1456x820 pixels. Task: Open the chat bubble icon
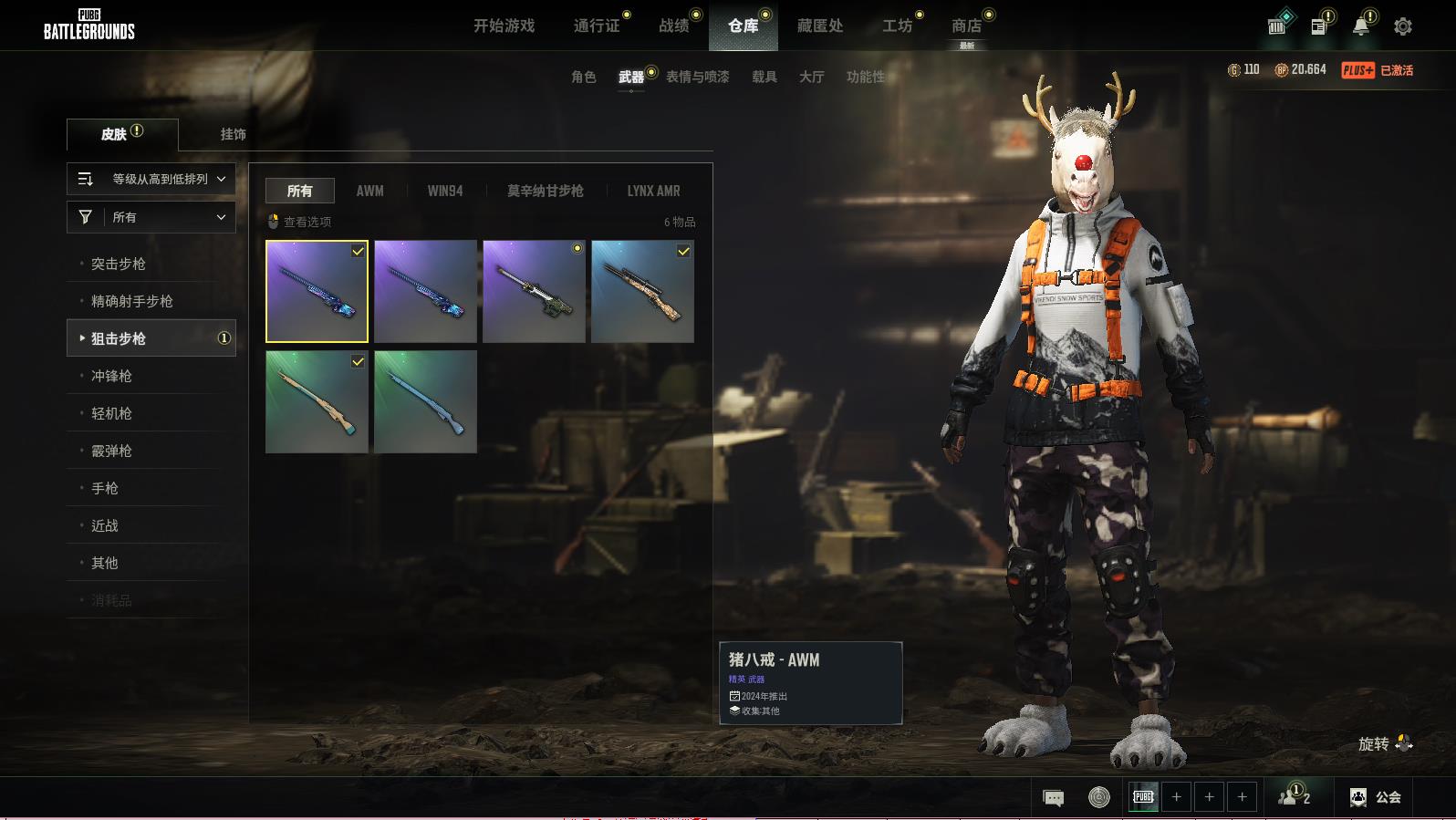[1053, 798]
